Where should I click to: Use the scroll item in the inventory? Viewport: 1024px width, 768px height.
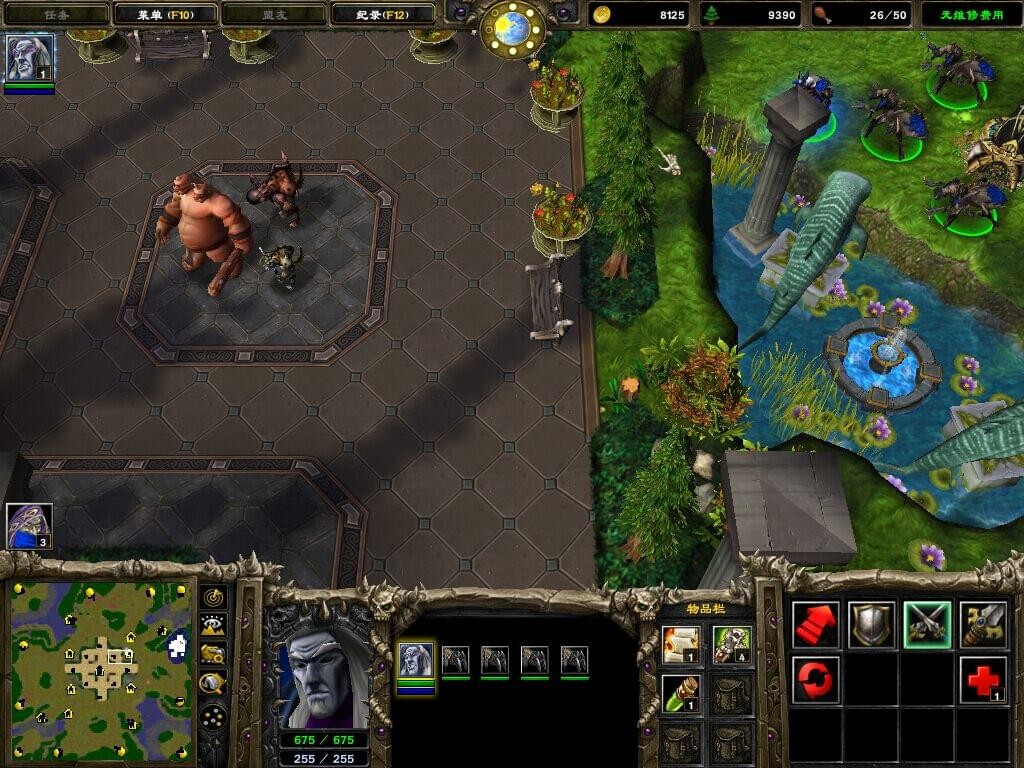pyautogui.click(x=680, y=641)
